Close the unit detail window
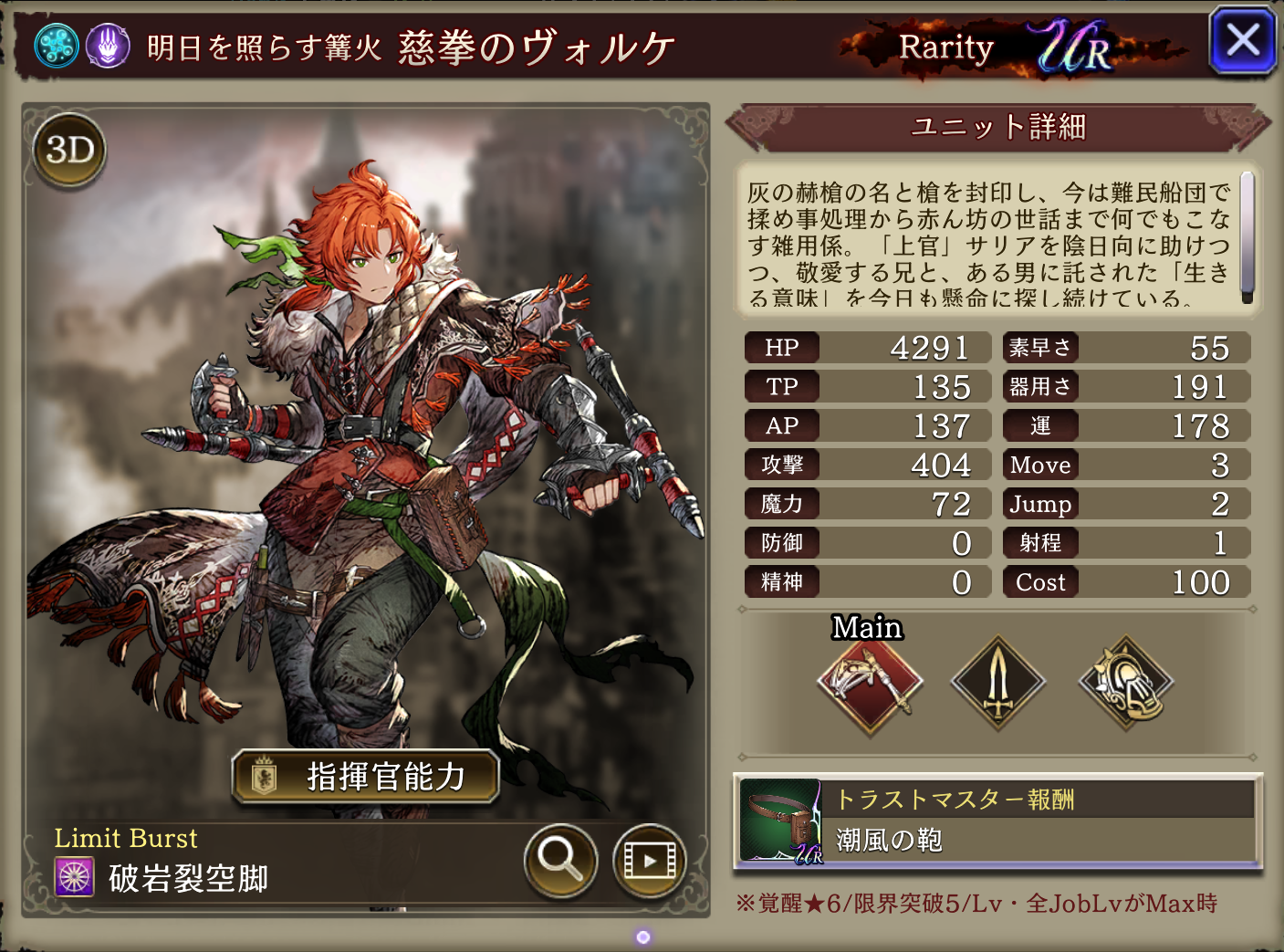This screenshot has width=1284, height=952. [x=1242, y=41]
